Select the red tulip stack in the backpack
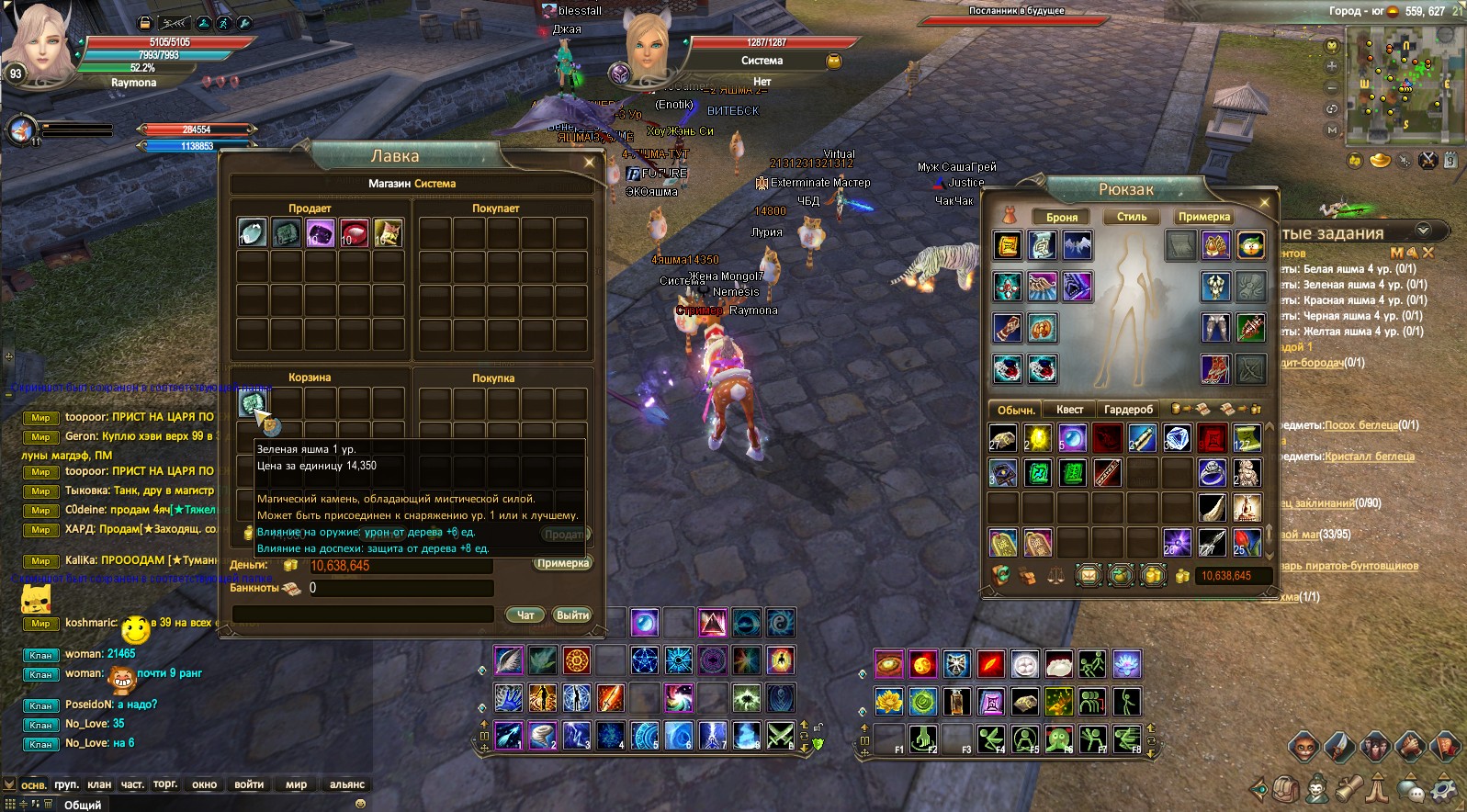This screenshot has height=812, width=1467. (1247, 542)
